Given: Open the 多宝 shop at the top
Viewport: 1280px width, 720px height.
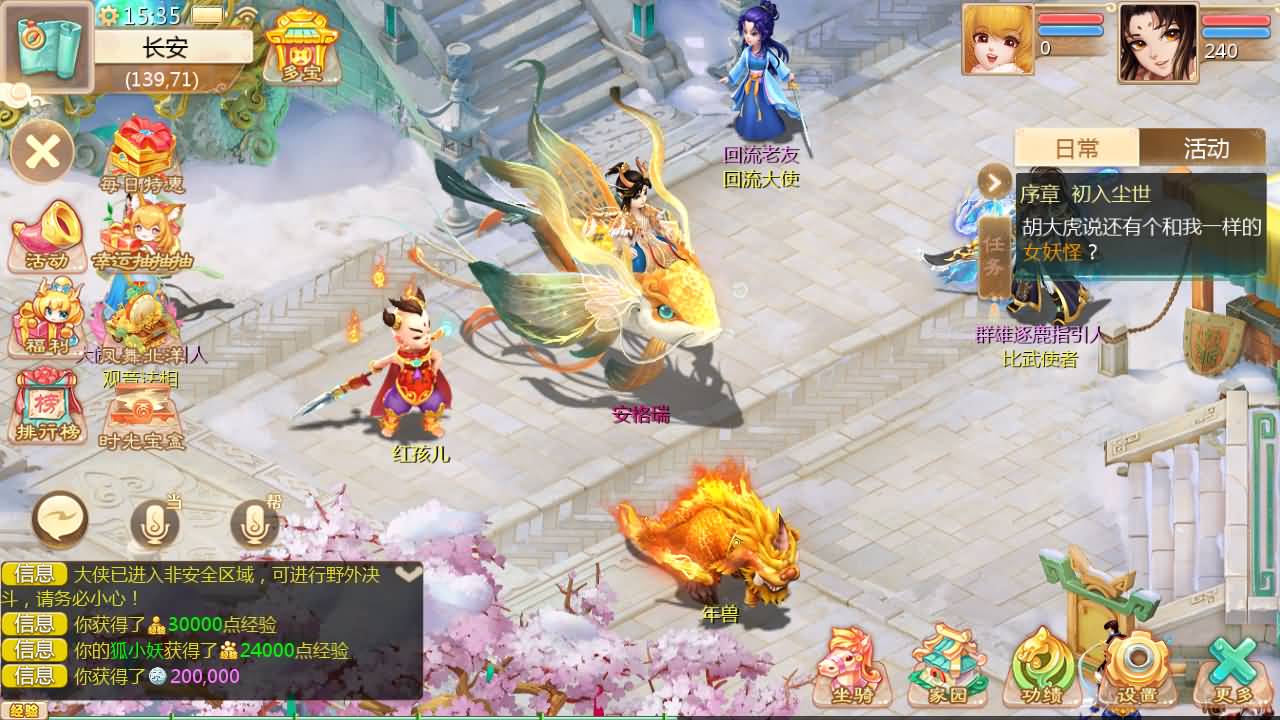Looking at the screenshot, I should 301,45.
